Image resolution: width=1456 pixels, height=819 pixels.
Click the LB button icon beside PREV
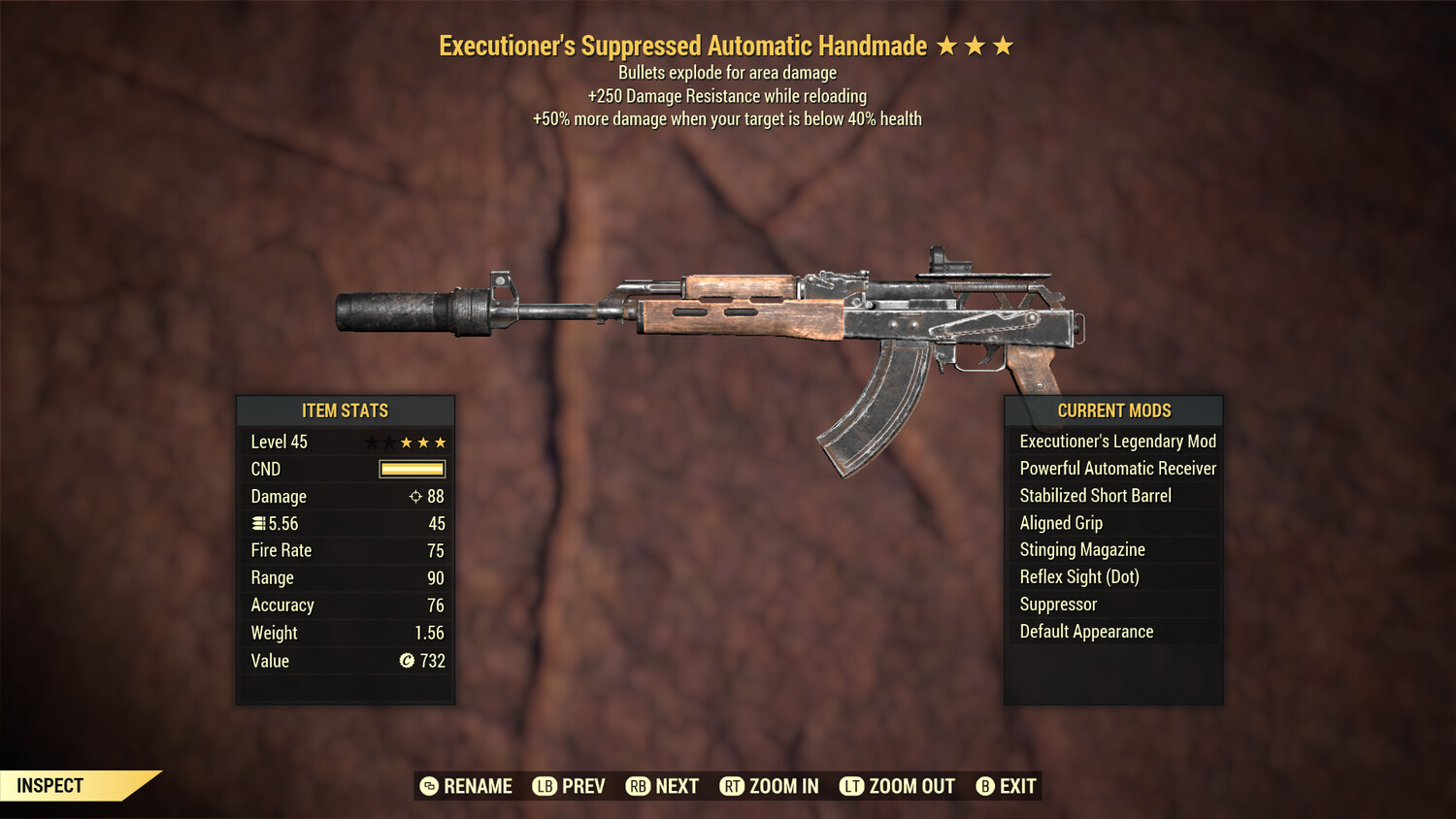(544, 786)
